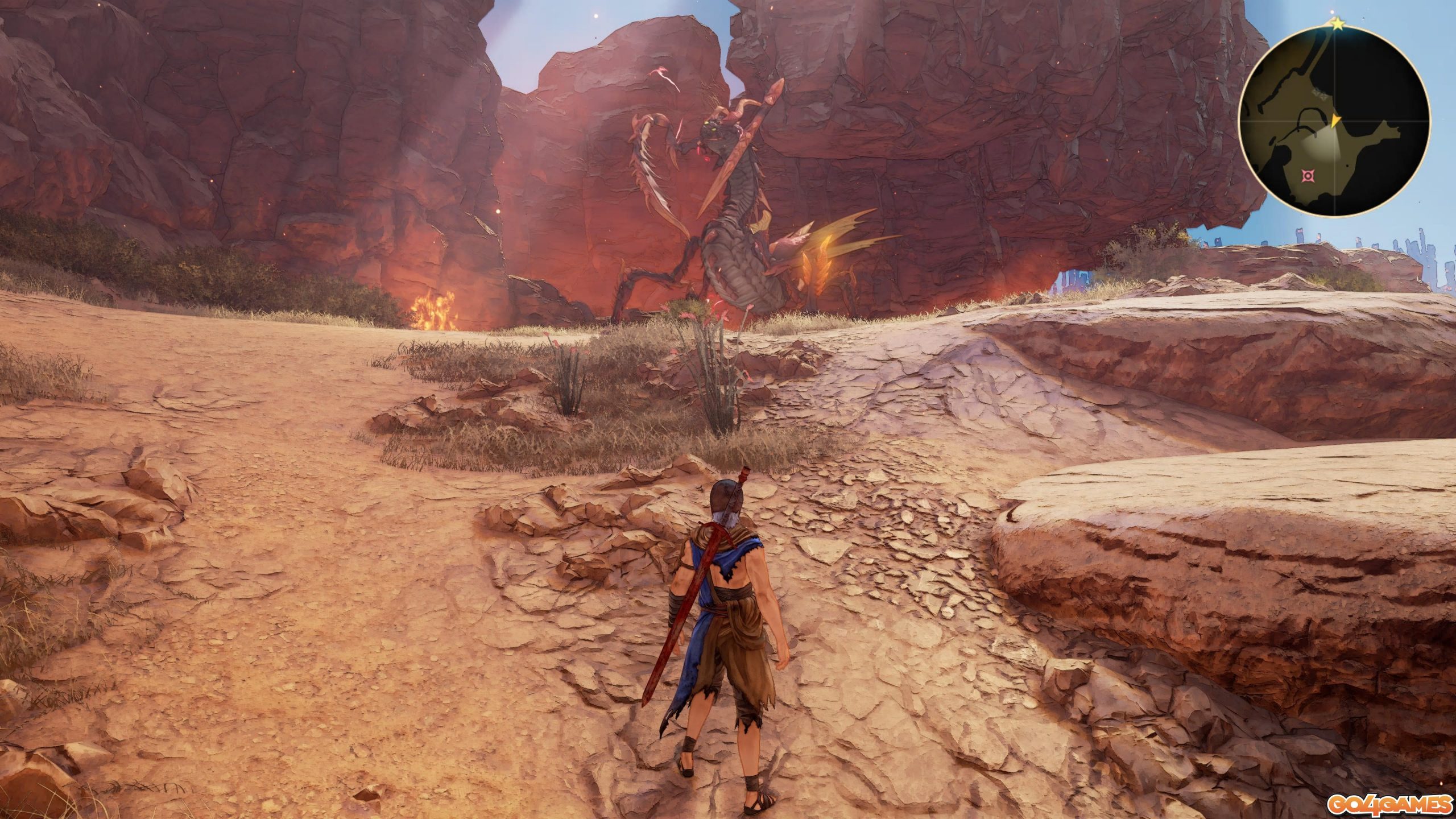Select the yellow star objective marker
The height and width of the screenshot is (819, 1456).
click(1337, 24)
